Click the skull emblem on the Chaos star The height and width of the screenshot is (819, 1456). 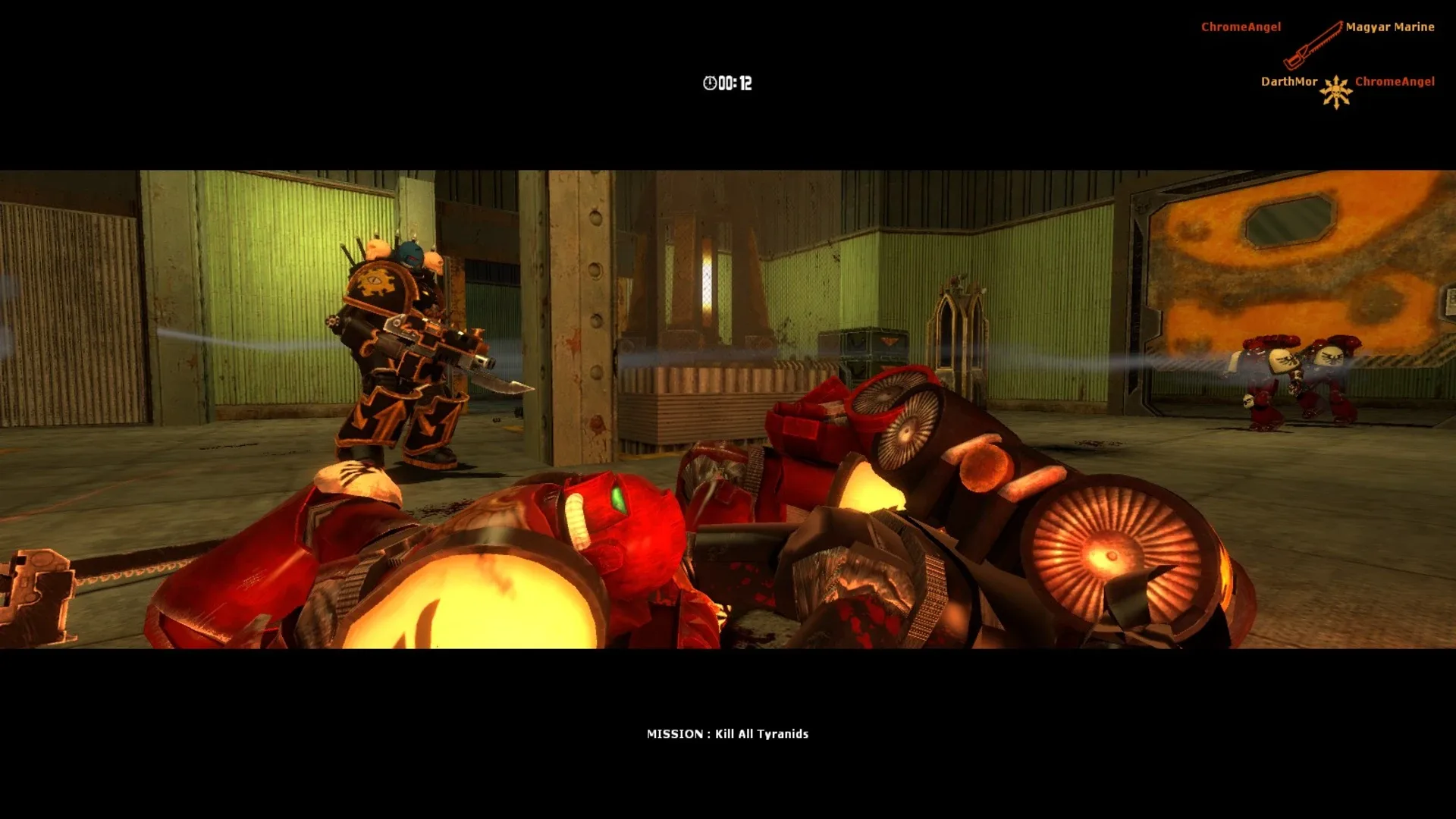[1336, 93]
